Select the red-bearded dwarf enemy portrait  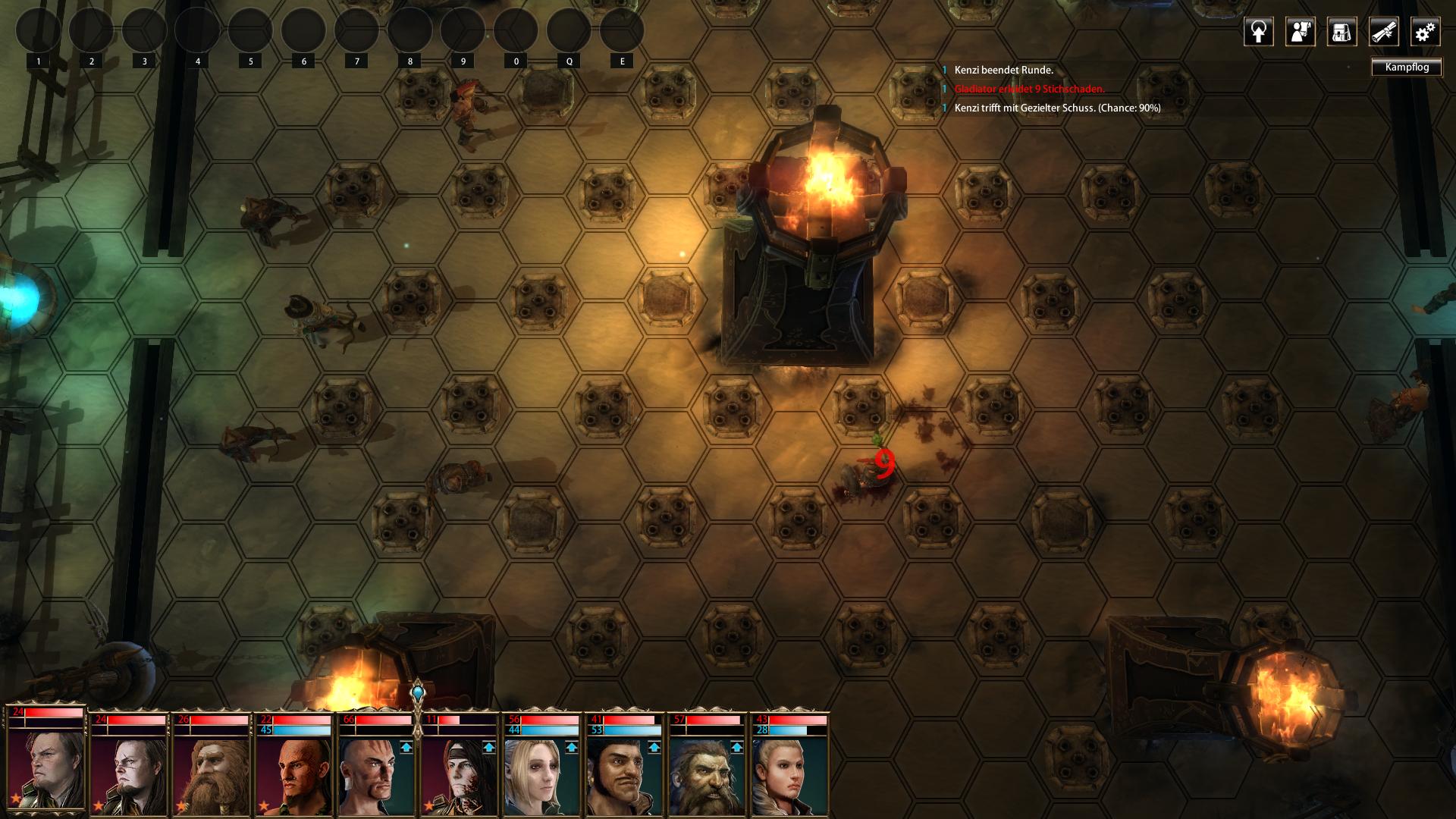[209, 775]
